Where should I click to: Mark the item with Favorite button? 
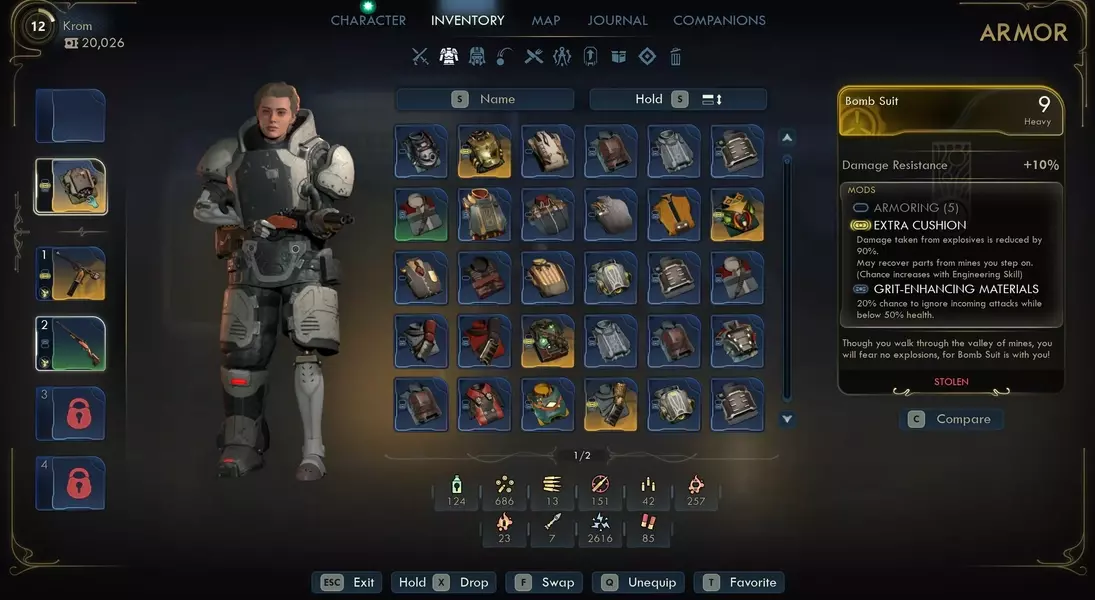click(741, 582)
